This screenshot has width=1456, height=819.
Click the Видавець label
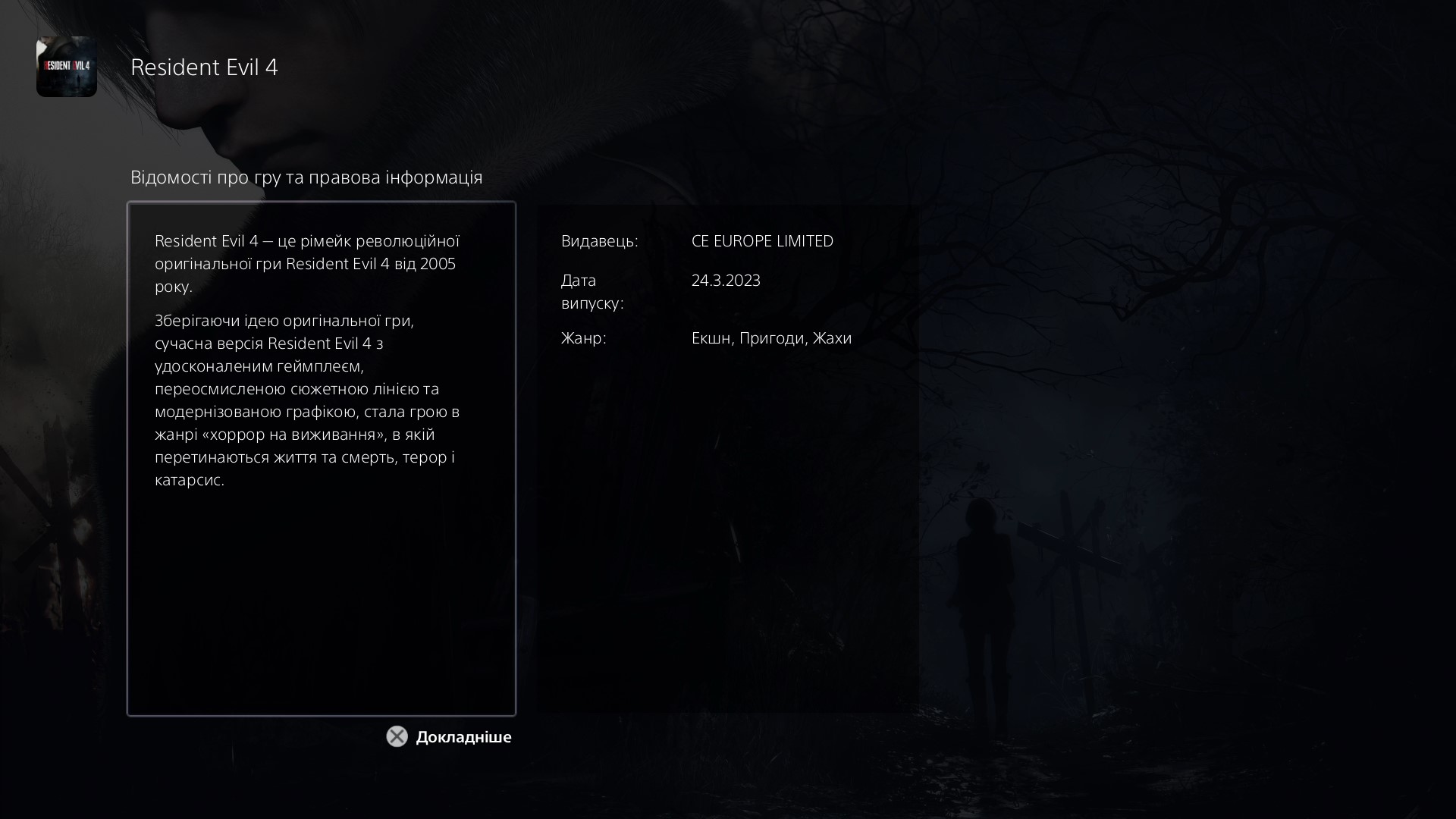point(599,241)
